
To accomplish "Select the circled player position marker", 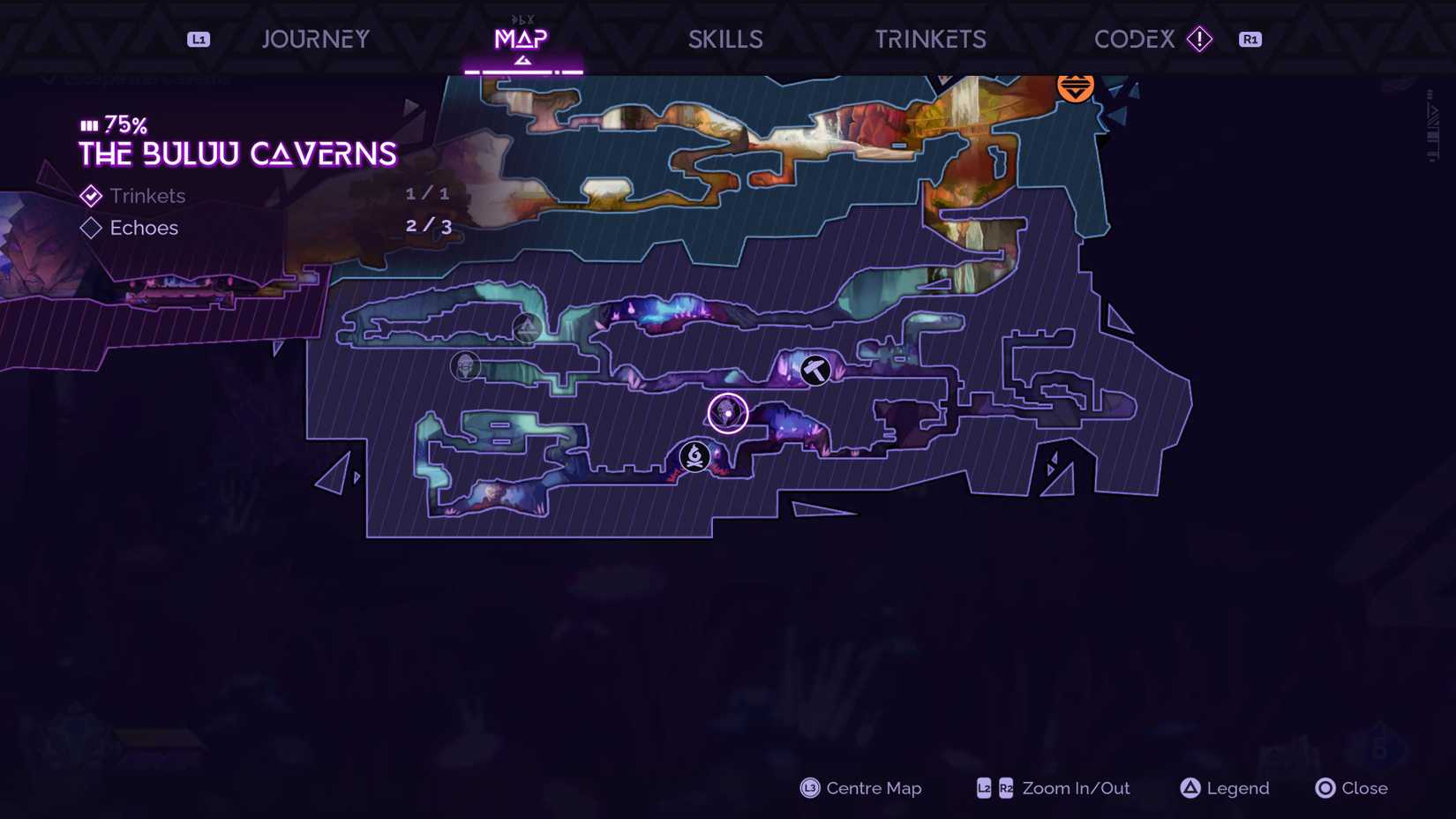I will click(x=727, y=412).
